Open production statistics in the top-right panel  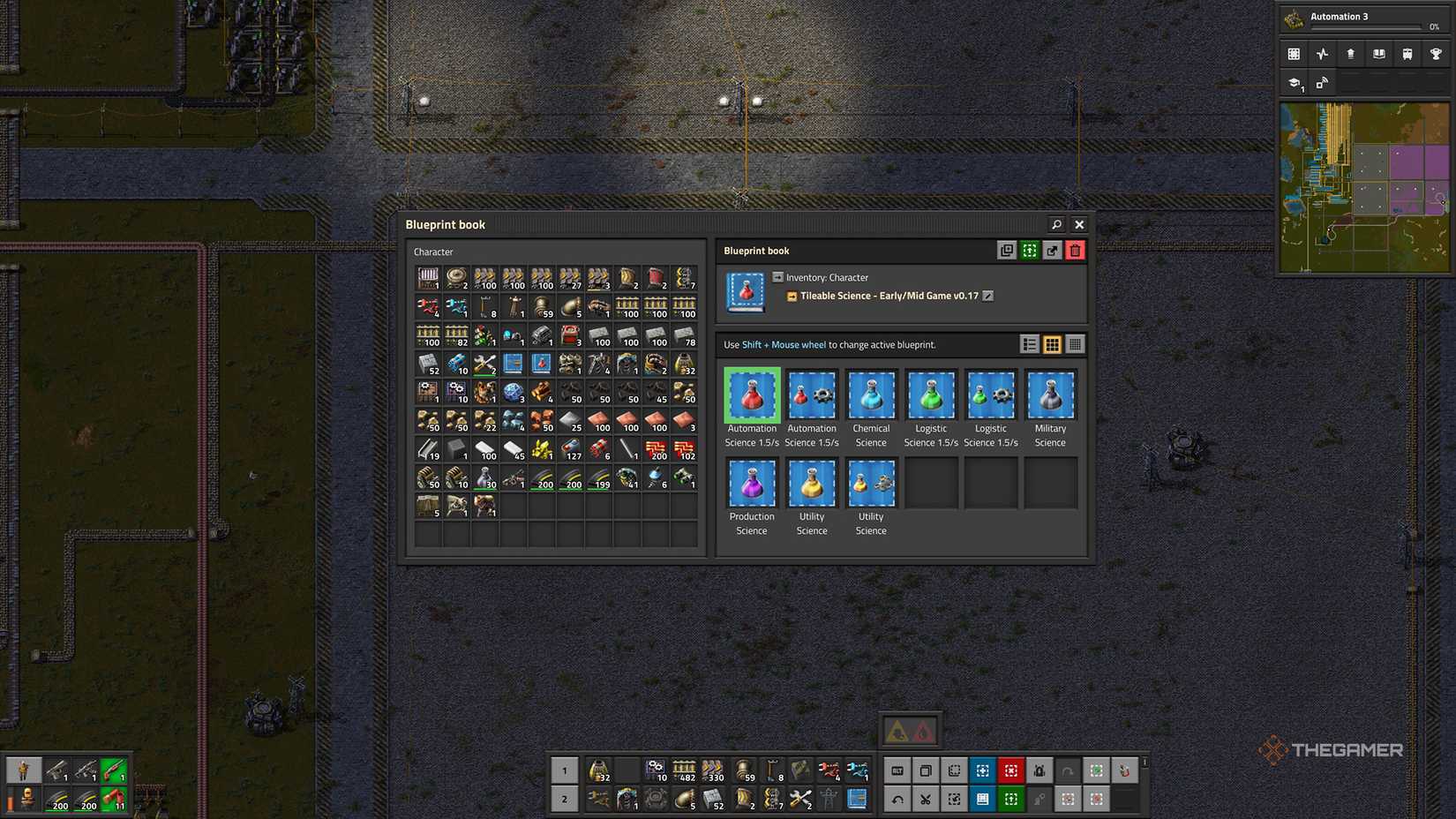[1322, 54]
